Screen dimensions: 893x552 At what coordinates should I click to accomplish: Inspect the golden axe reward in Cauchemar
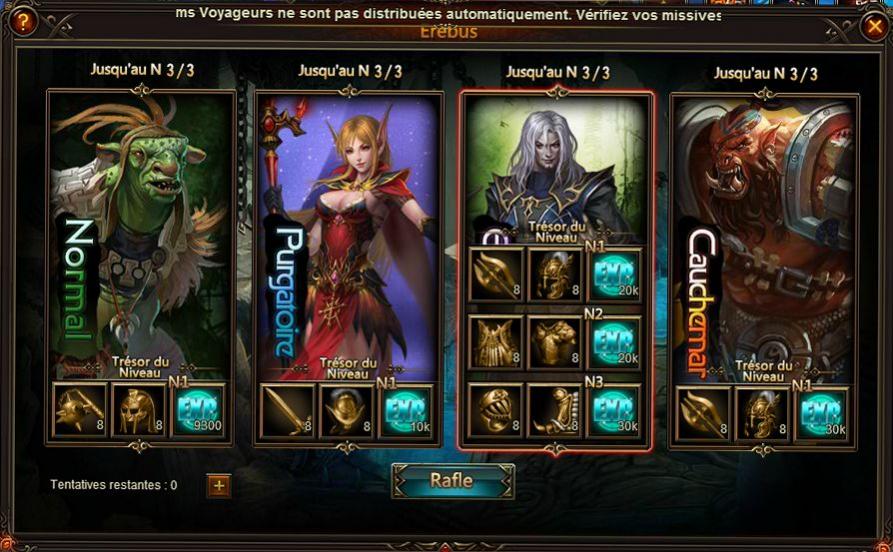(703, 413)
